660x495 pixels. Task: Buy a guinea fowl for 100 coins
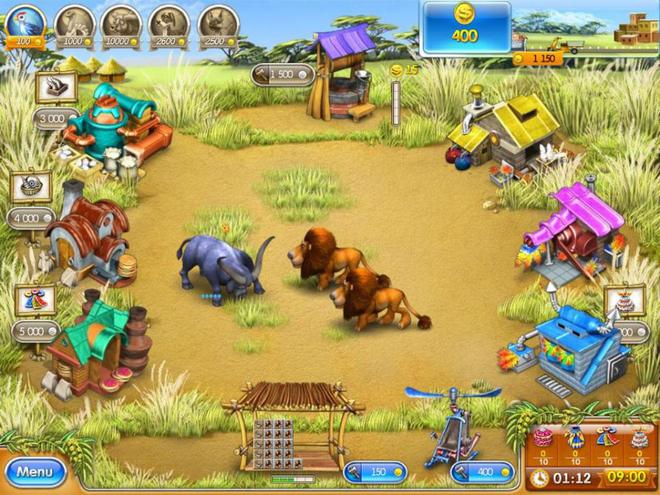(24, 24)
